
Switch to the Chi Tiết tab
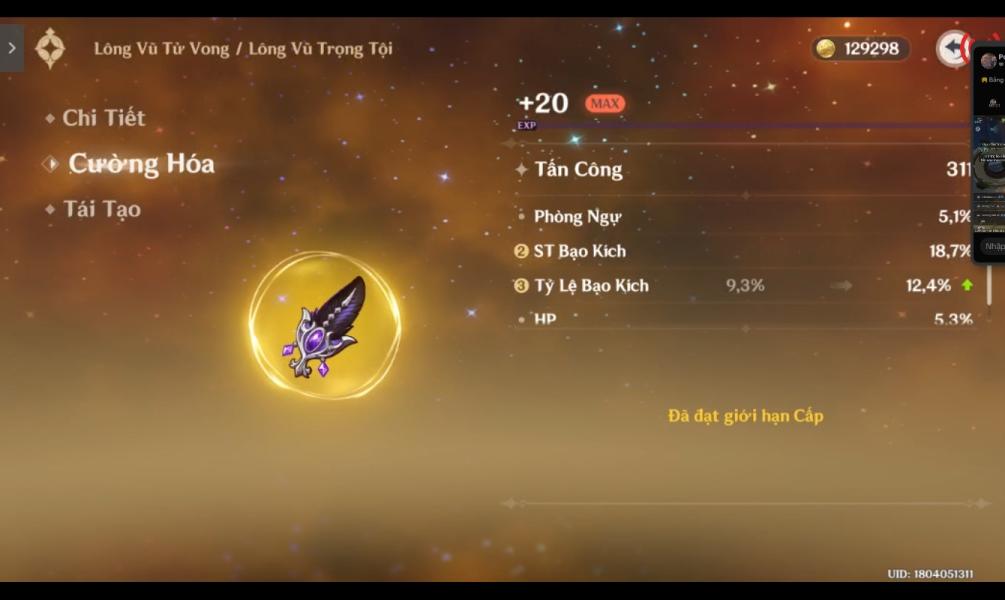[x=103, y=118]
